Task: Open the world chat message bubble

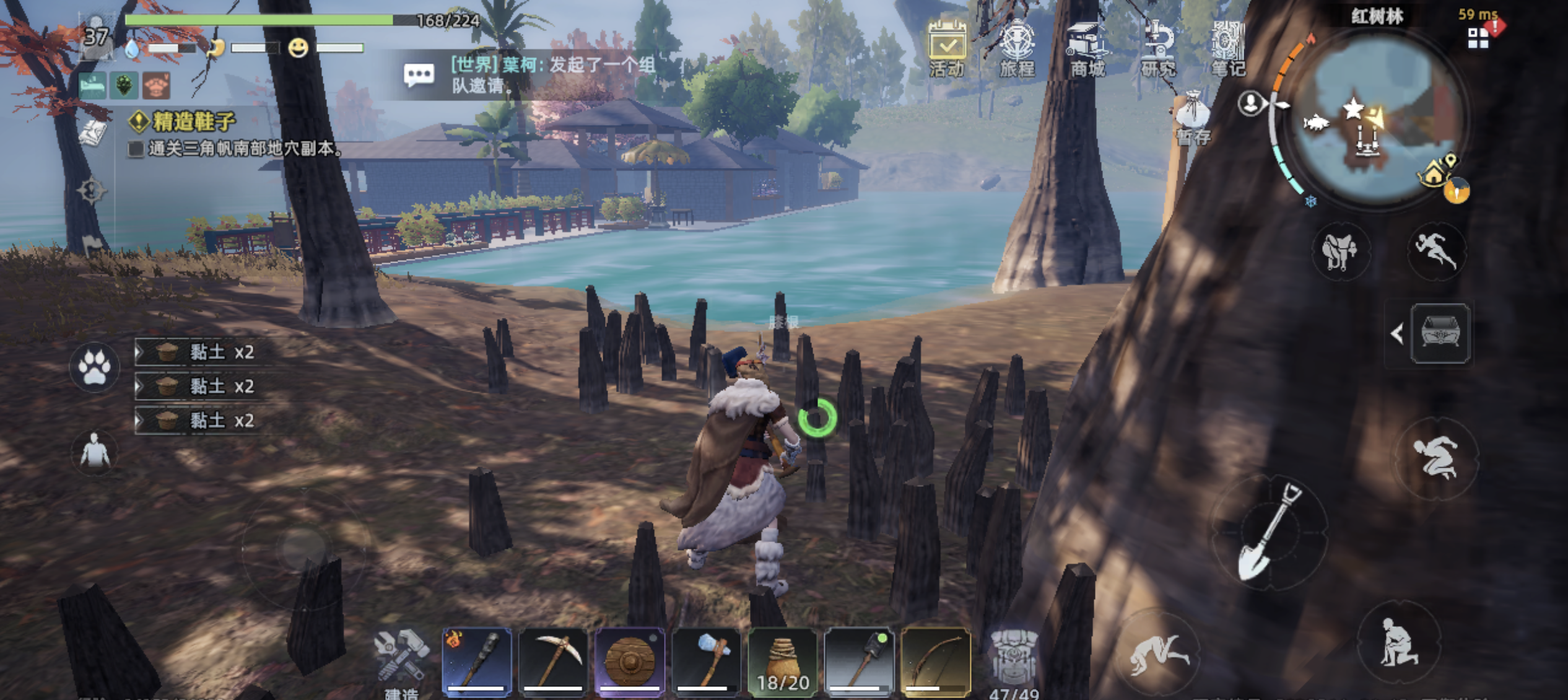Action: 419,75
